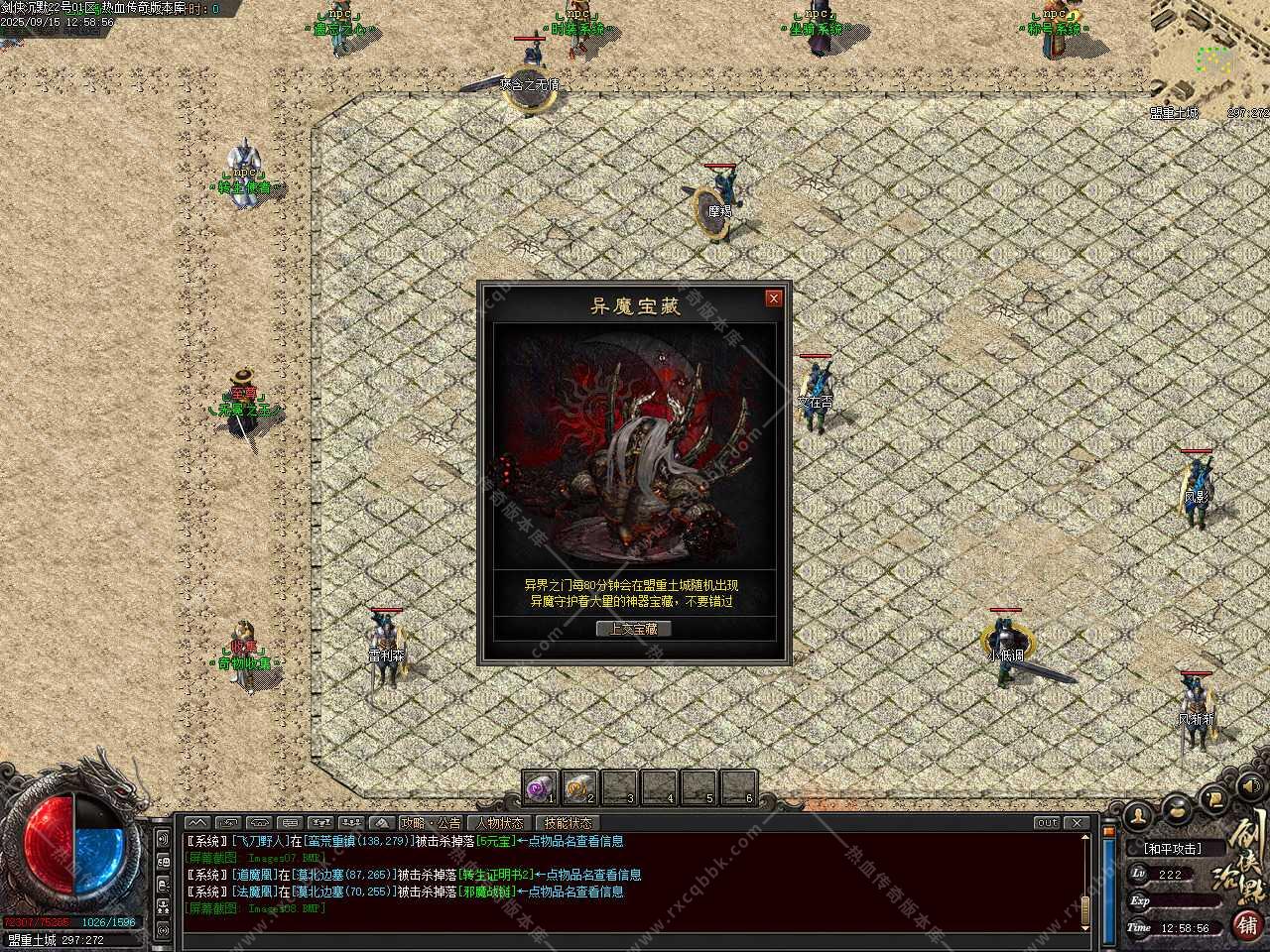Use the purple scroll in hotbar slot 1
The image size is (1270, 952).
click(x=541, y=788)
